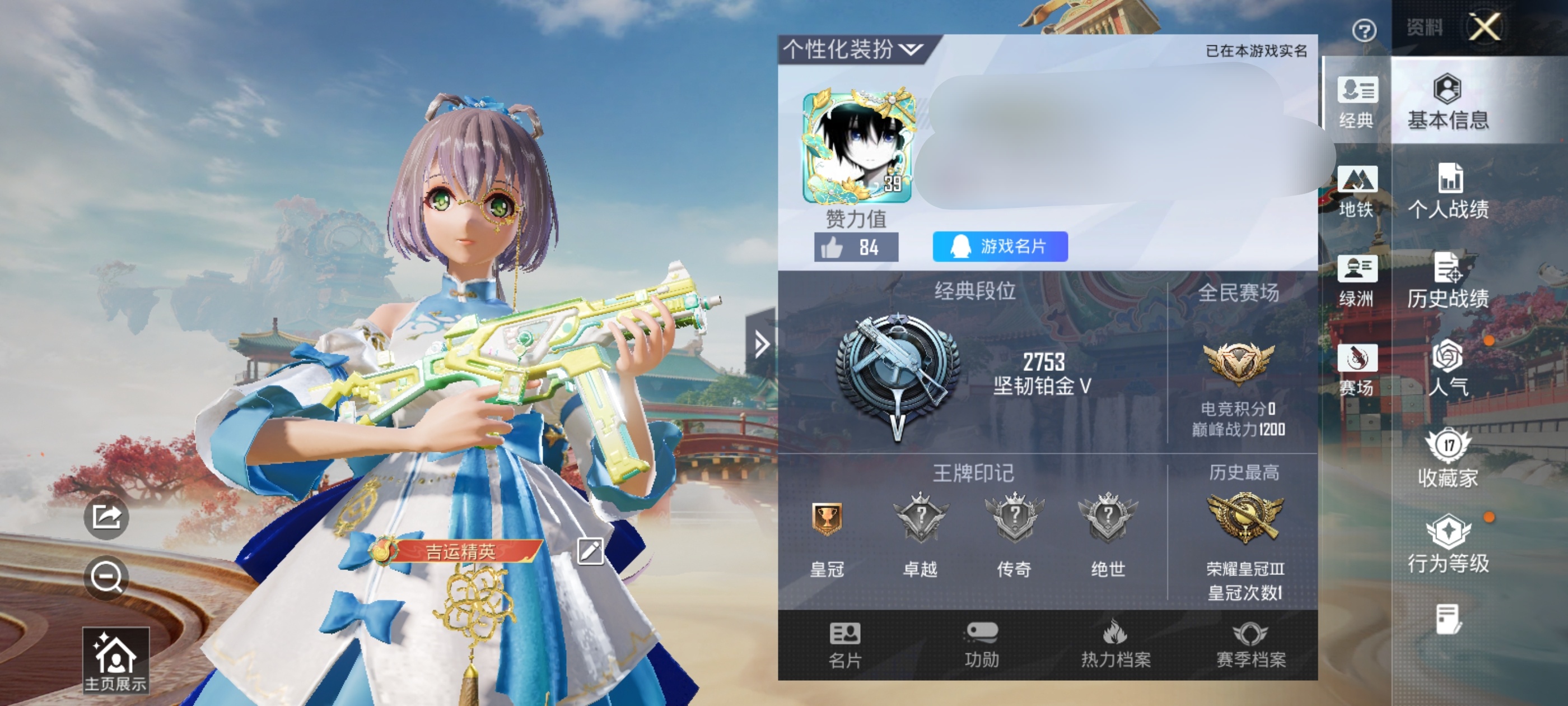
Task: Open the 个人战绩 section
Action: 1448,191
